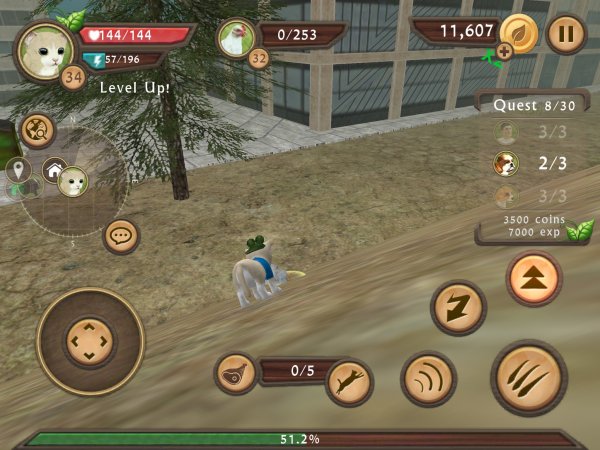Use the sound wave roar ability
Viewport: 600px width, 450px height.
tap(428, 378)
